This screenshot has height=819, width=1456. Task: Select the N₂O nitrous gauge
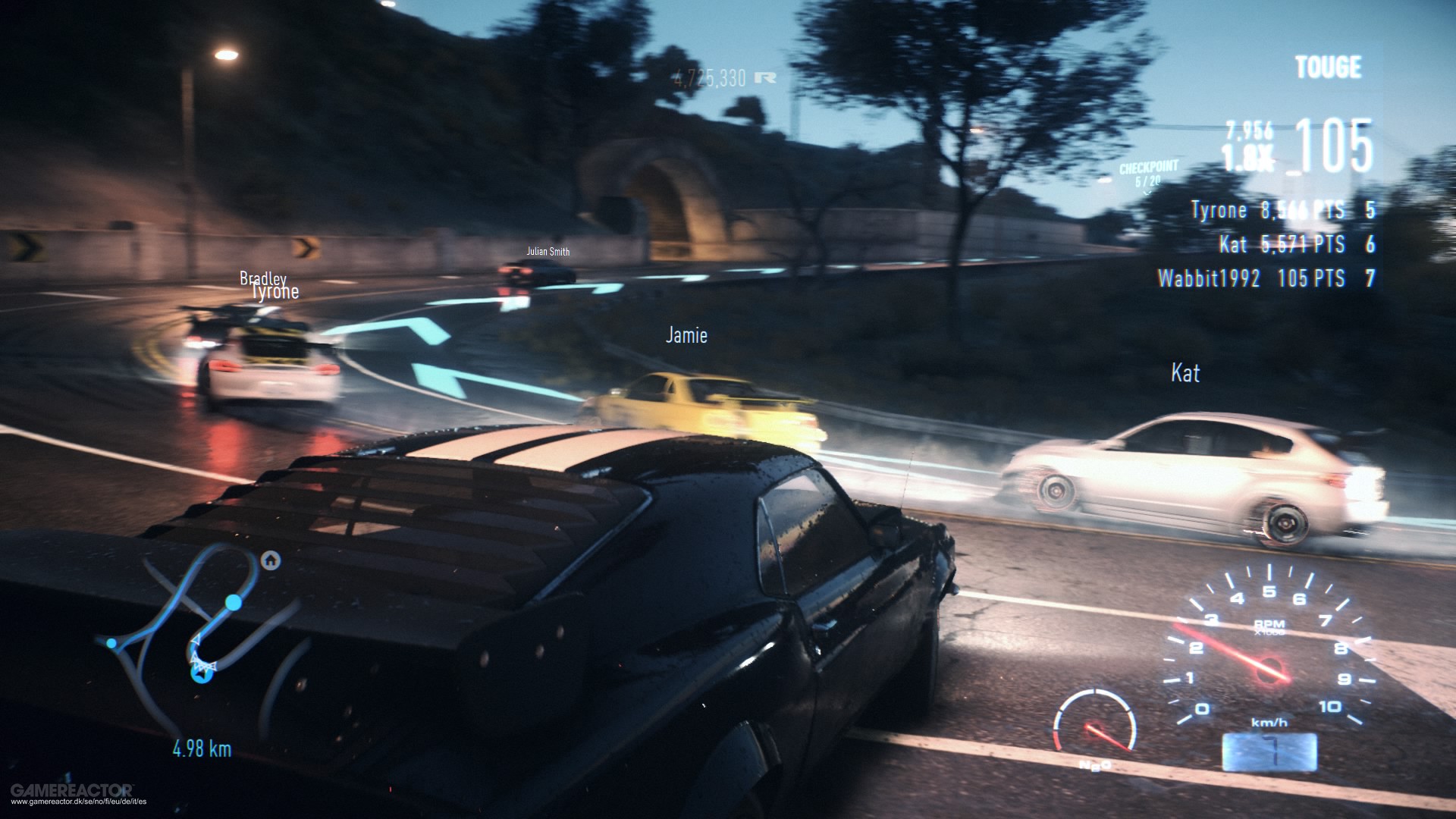click(x=1094, y=727)
